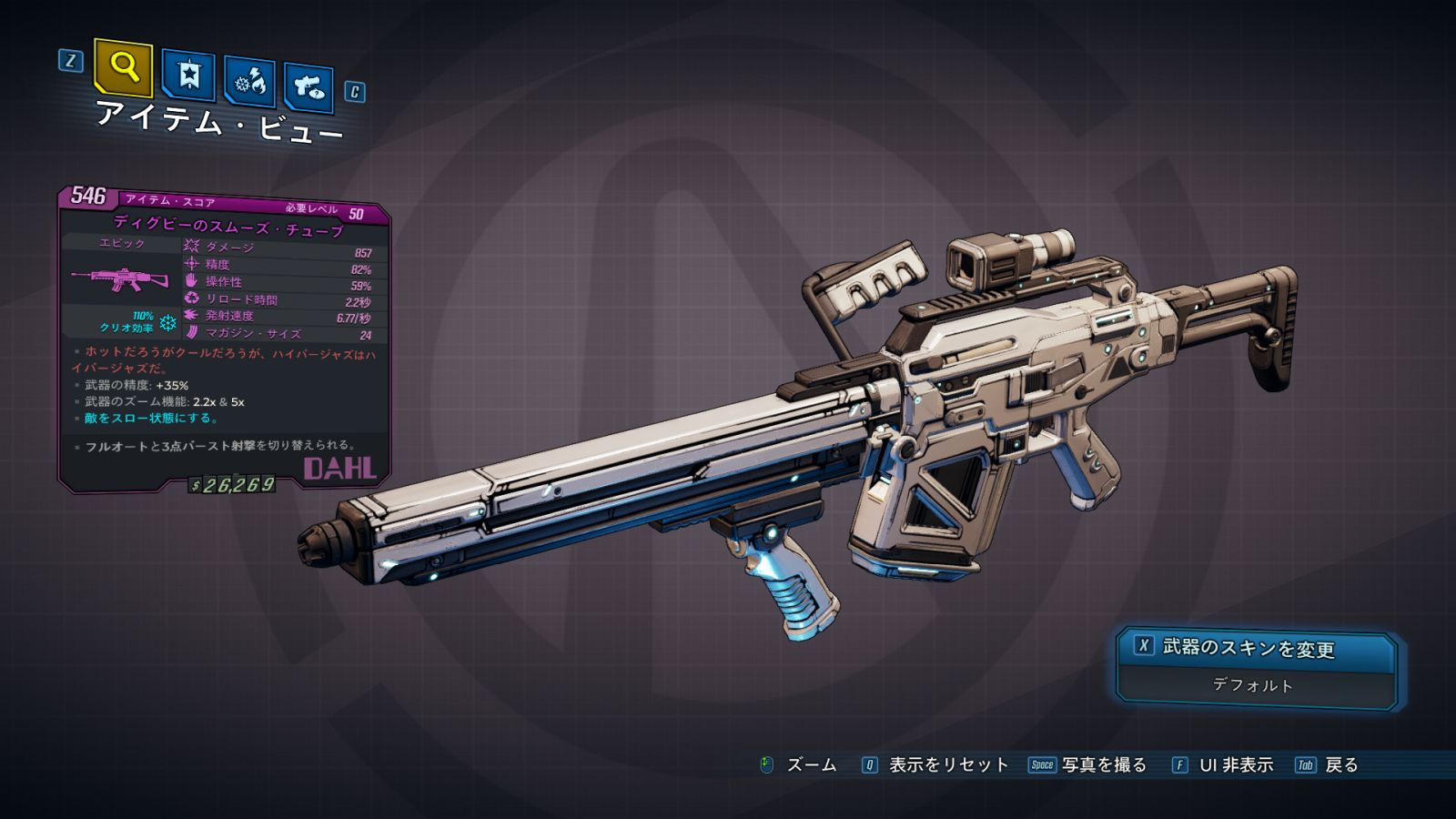
Task: Hide the interface with UI 非表示
Action: [x=1235, y=765]
